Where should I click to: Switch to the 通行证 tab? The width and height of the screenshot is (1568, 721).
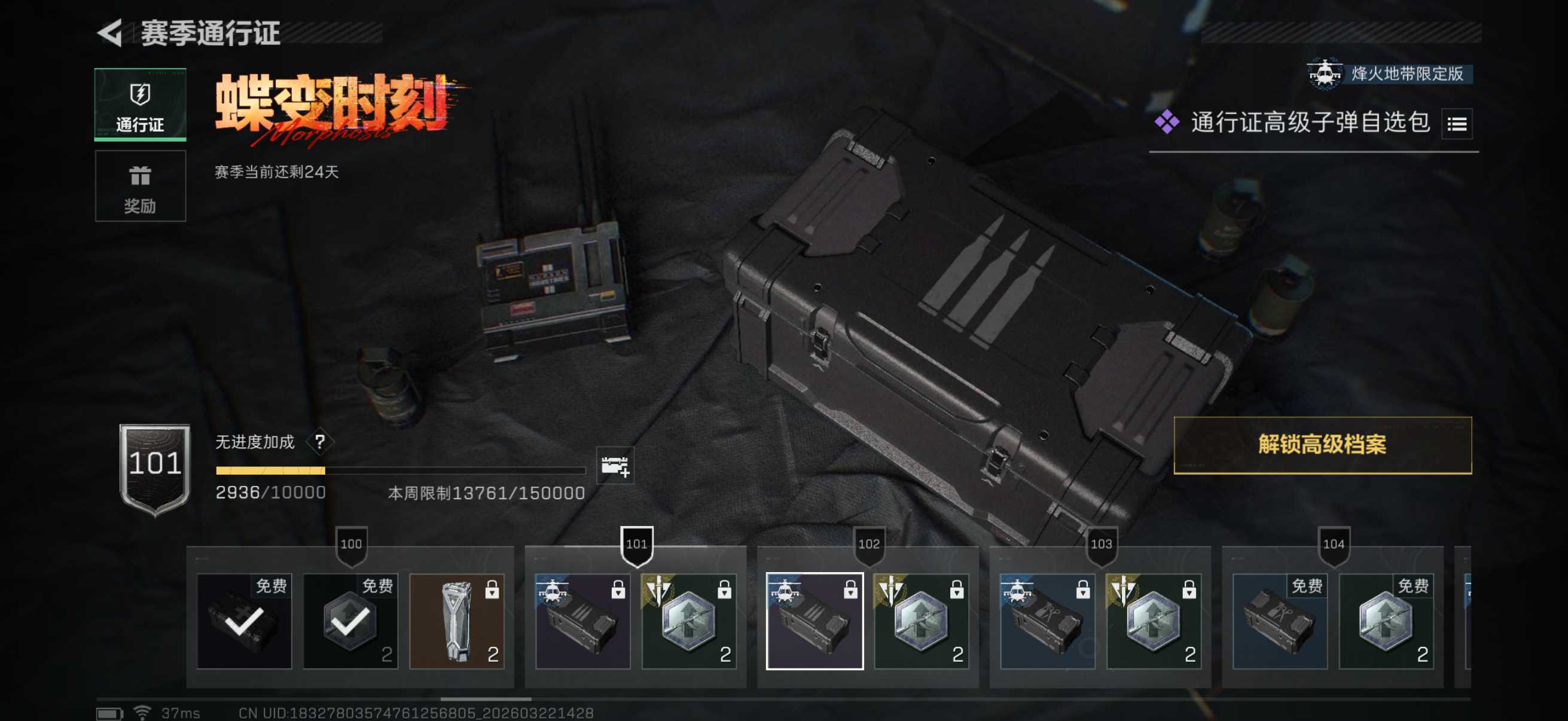140,104
